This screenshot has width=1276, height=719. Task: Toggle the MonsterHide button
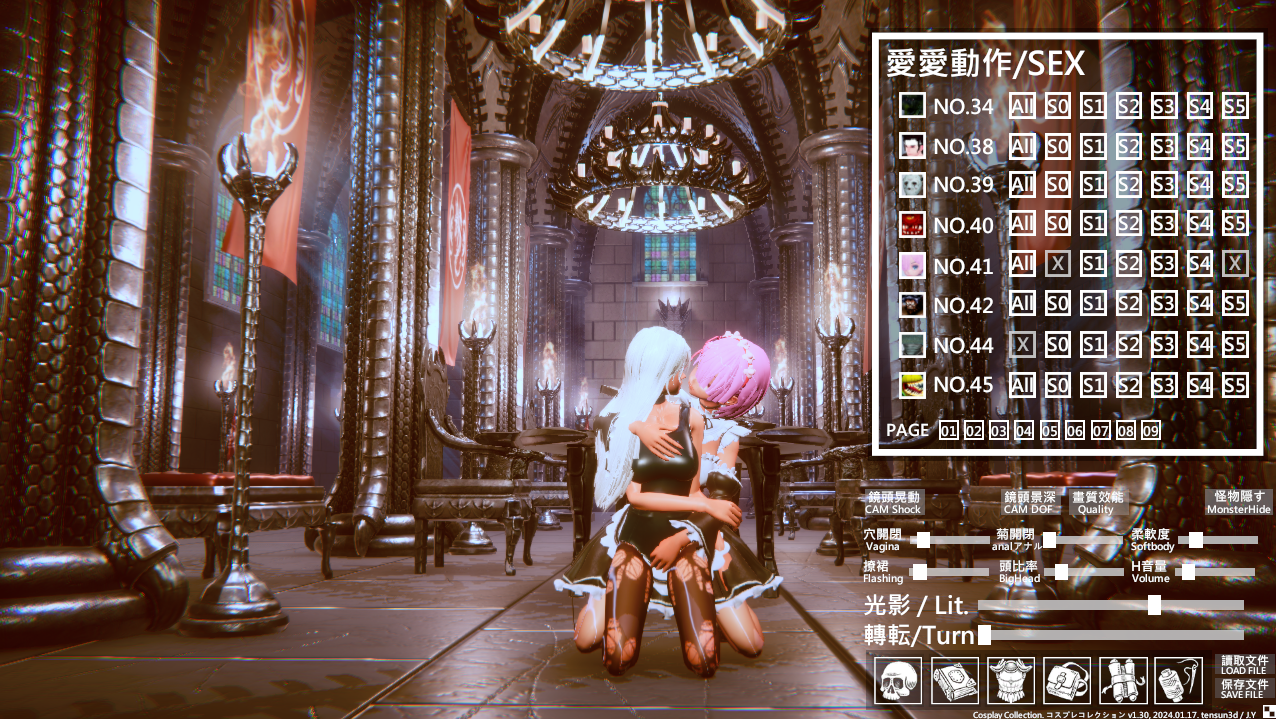pos(1239,502)
